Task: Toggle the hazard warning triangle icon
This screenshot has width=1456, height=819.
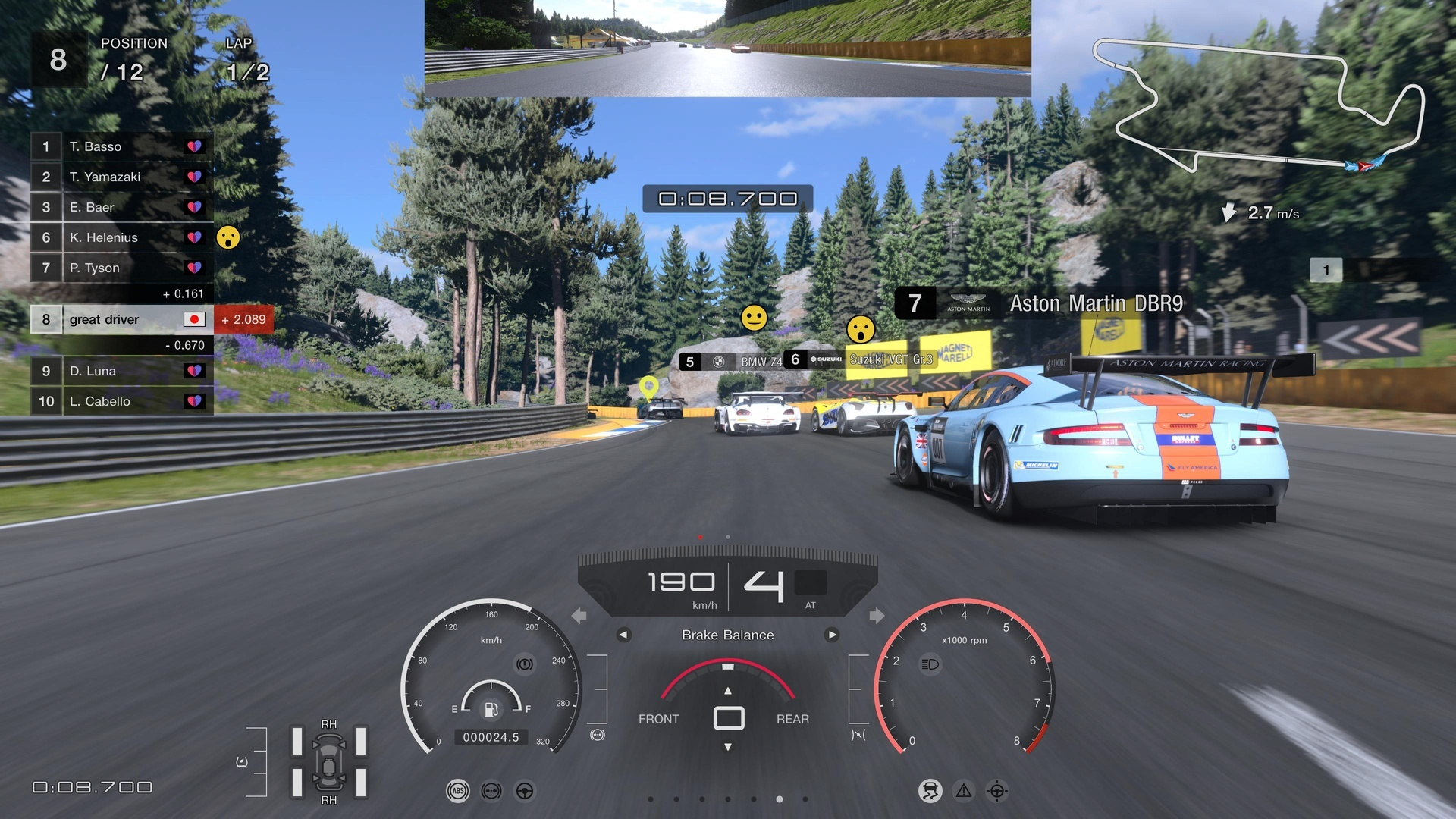Action: (x=964, y=791)
